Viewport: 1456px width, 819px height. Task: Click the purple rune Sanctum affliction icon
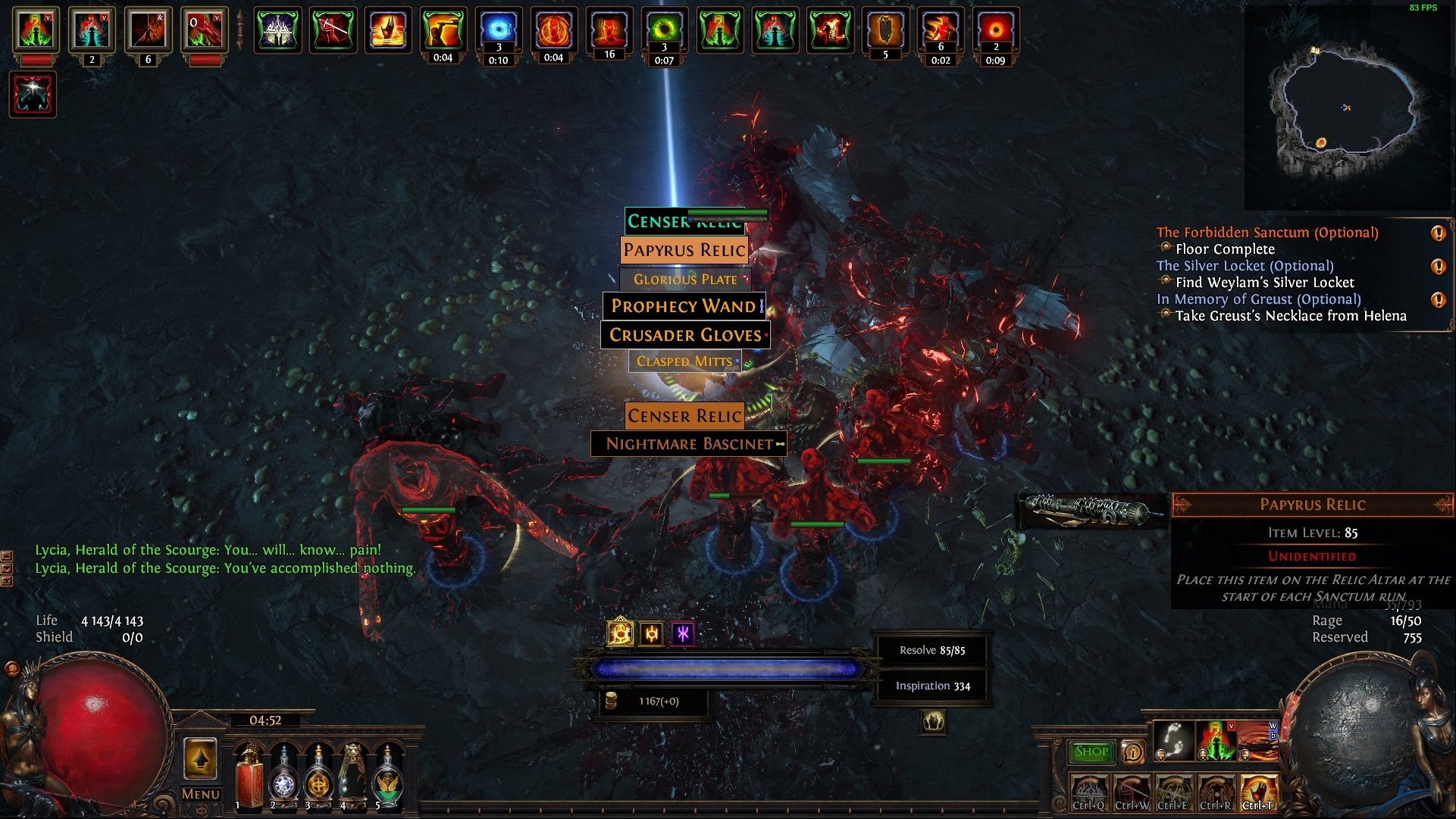[683, 634]
